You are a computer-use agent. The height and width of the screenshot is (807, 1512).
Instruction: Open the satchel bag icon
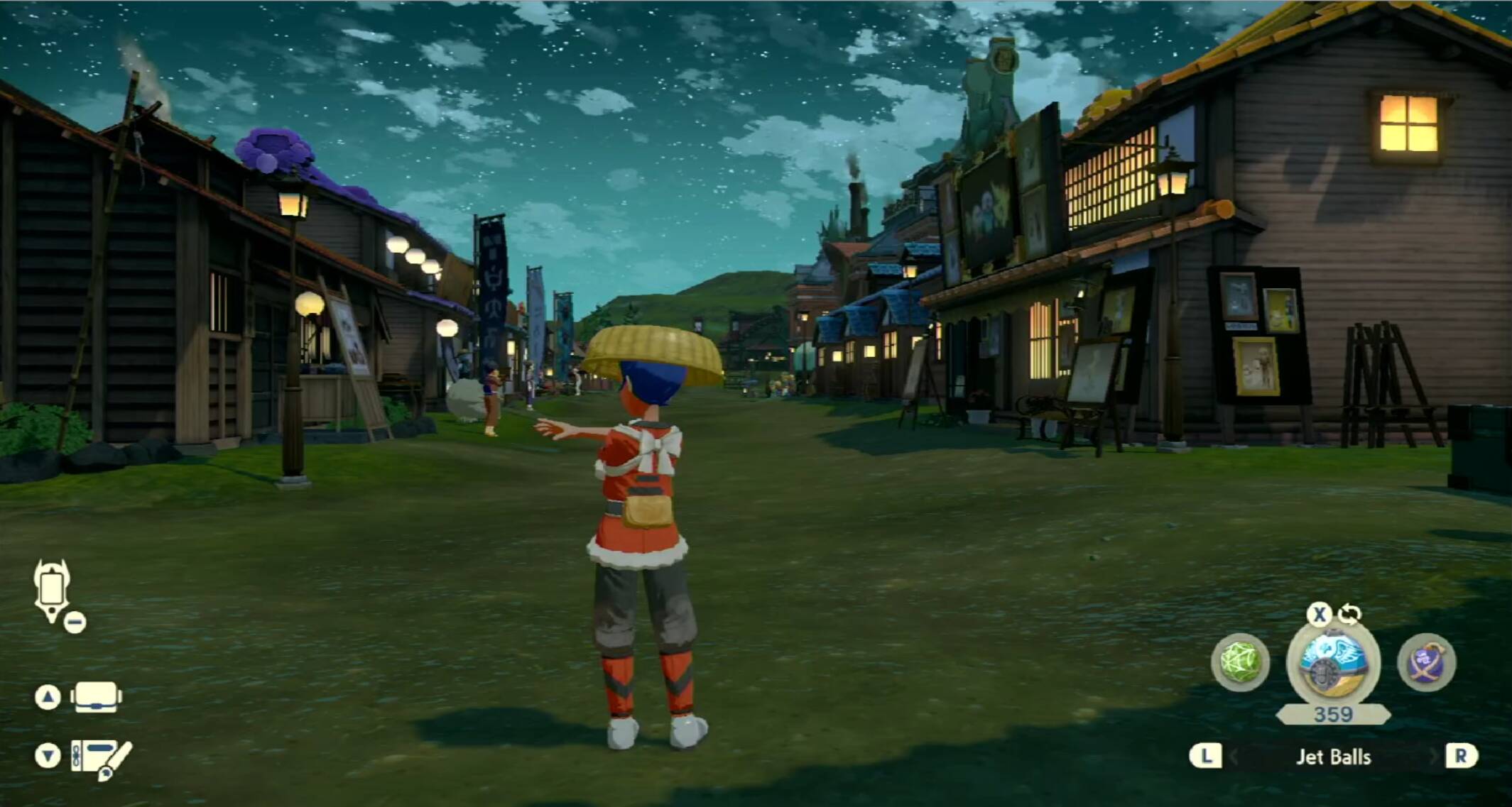pyautogui.click(x=96, y=697)
